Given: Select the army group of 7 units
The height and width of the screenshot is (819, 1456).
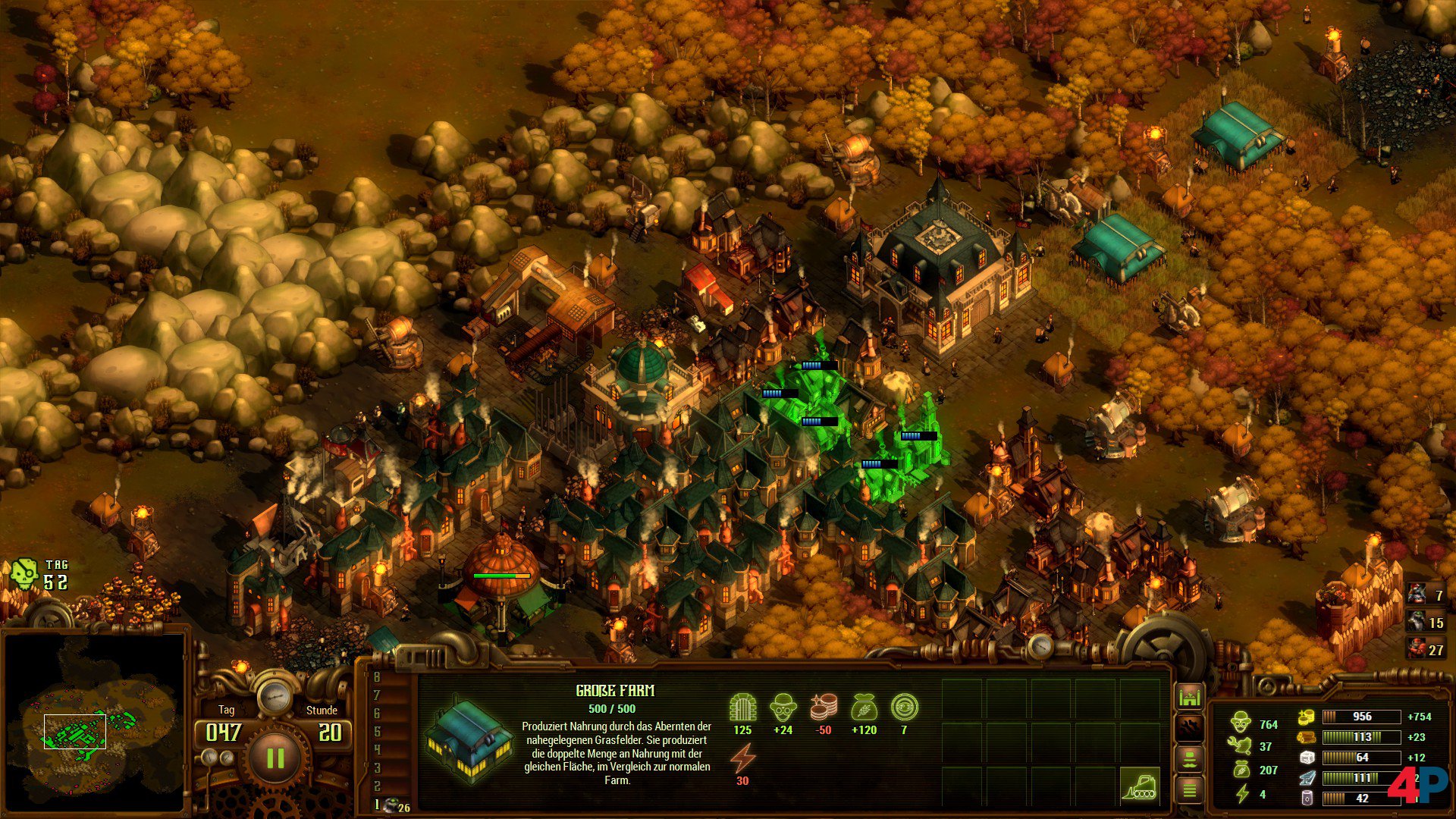Looking at the screenshot, I should click(1426, 595).
